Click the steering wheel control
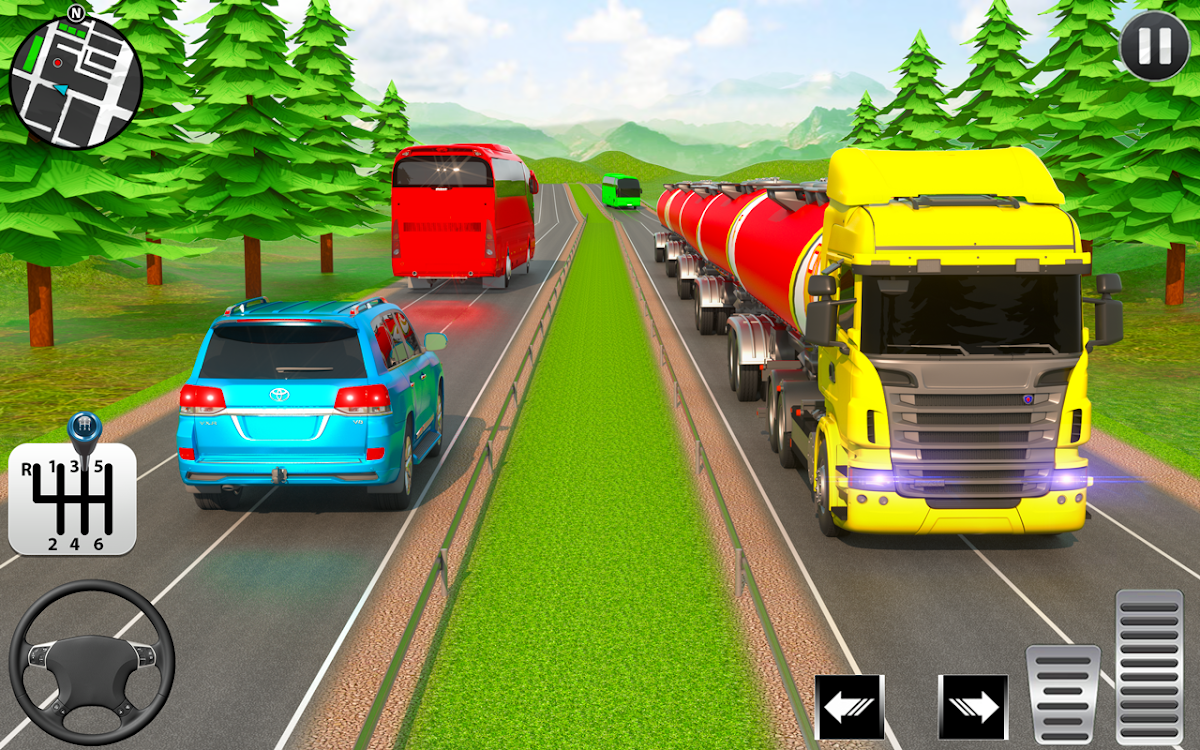The width and height of the screenshot is (1200, 750). click(x=92, y=662)
